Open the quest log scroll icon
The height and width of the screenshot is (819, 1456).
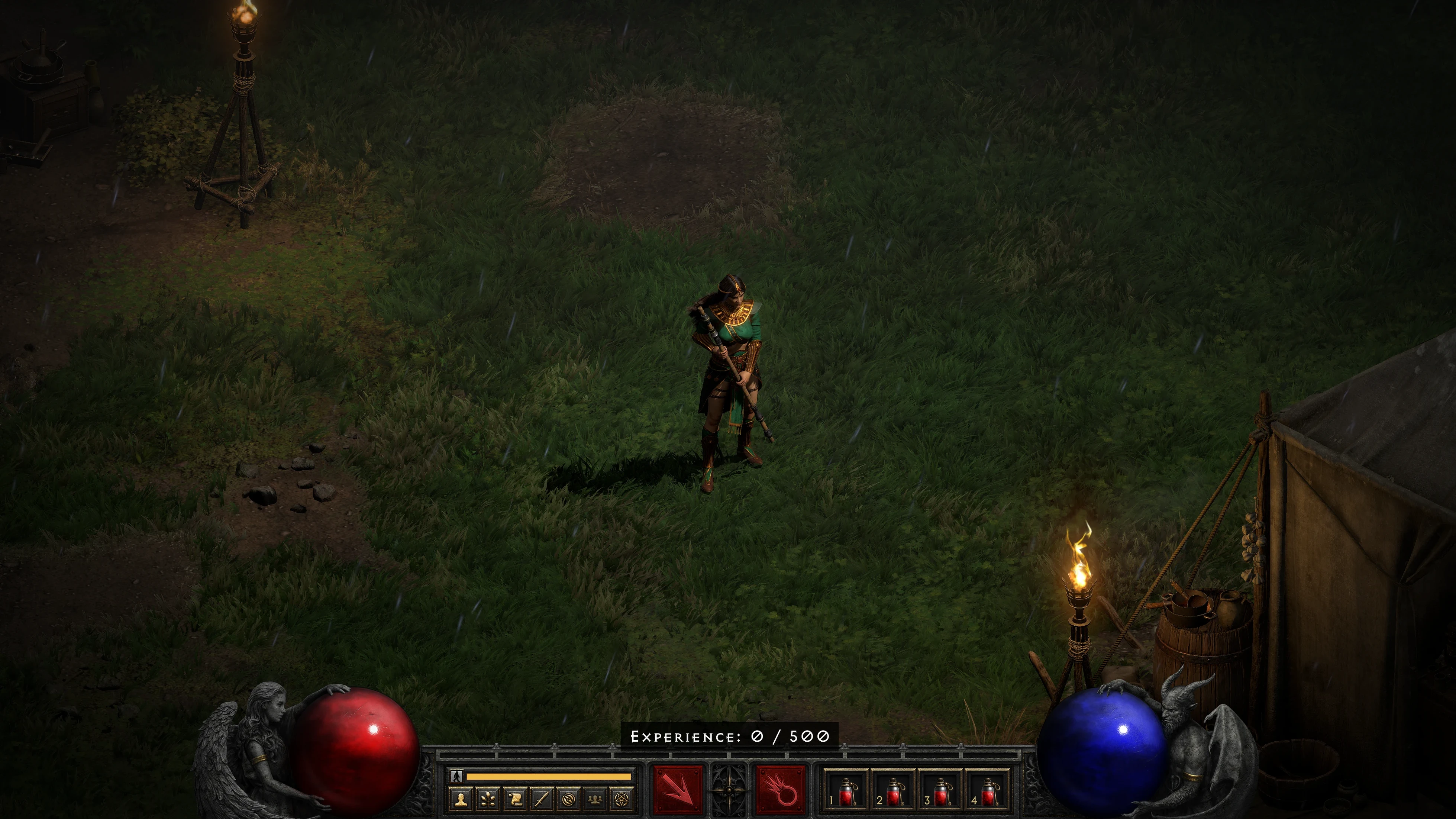click(516, 799)
